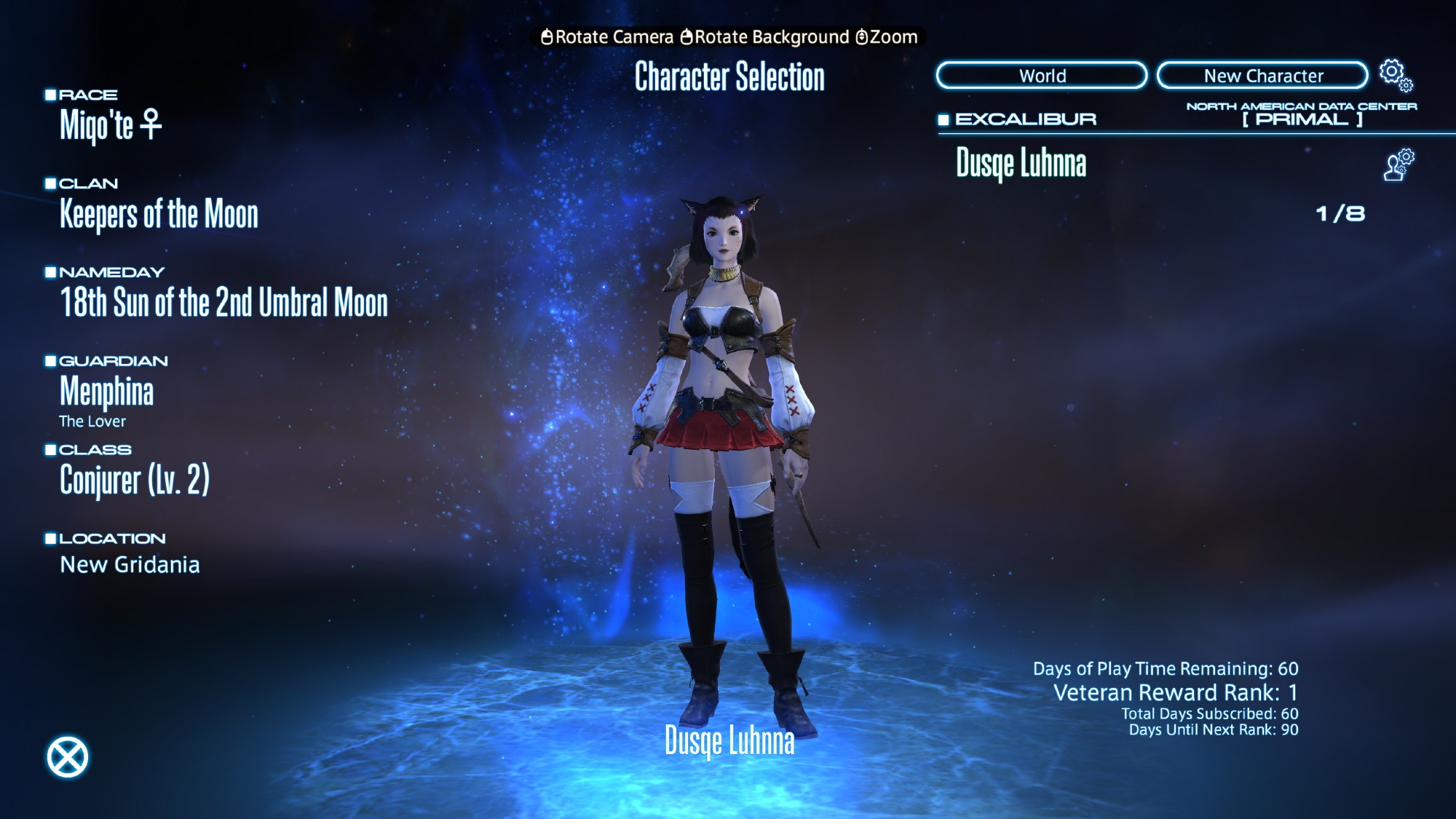Close the screen with the X button
The width and height of the screenshot is (1456, 819).
[68, 757]
